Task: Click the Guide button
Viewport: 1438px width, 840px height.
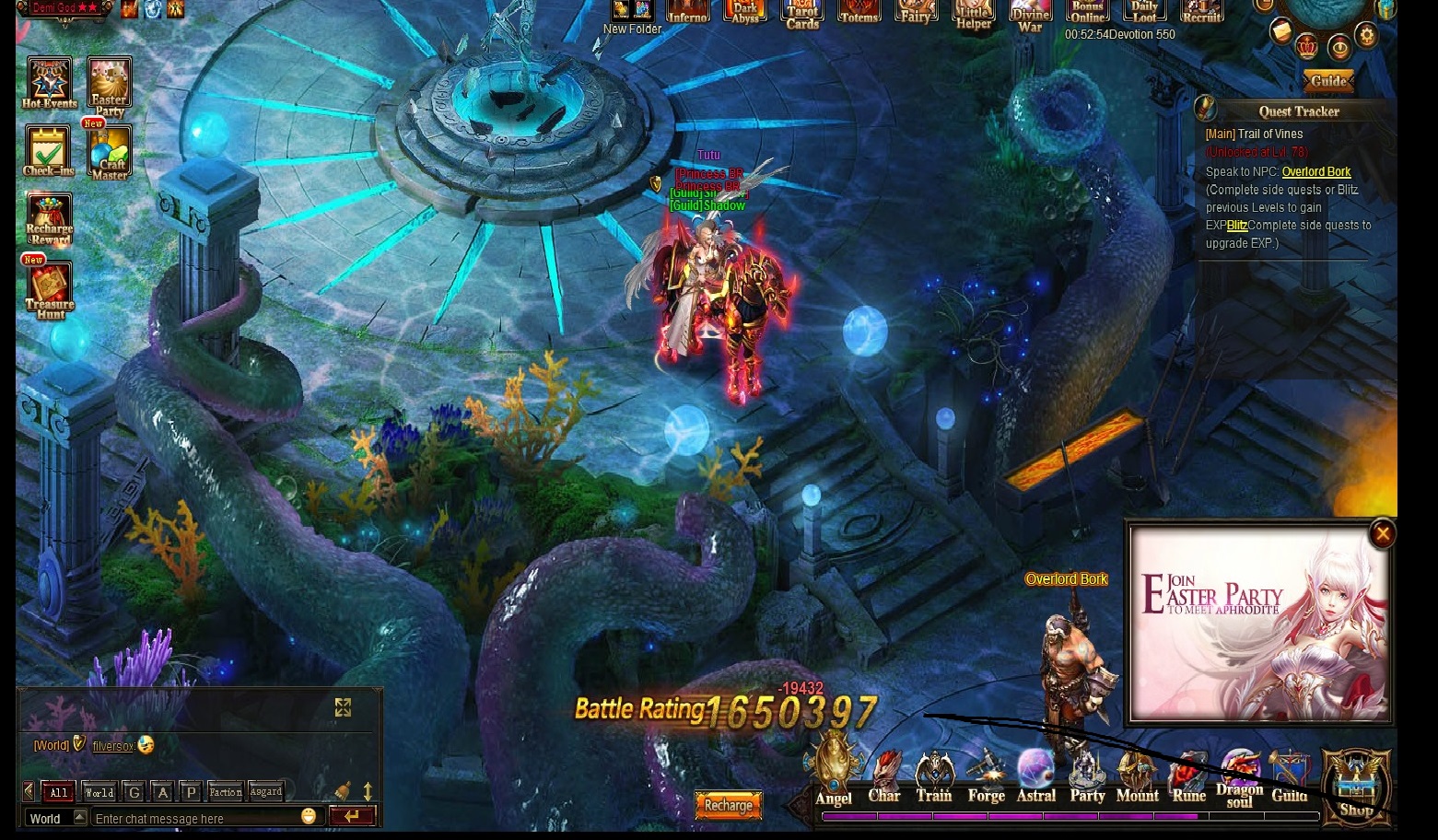Action: 1327,81
